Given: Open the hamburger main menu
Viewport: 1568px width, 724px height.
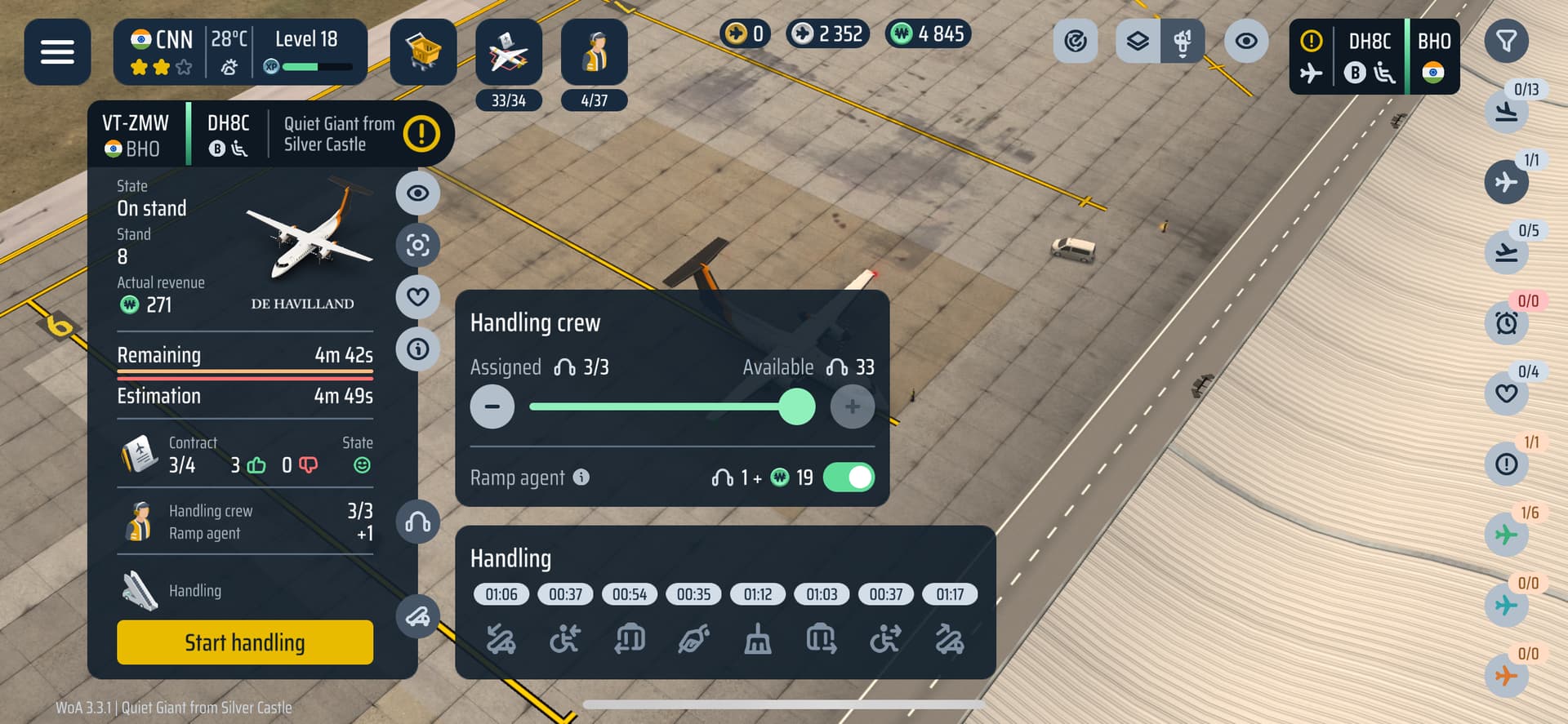Looking at the screenshot, I should click(57, 52).
